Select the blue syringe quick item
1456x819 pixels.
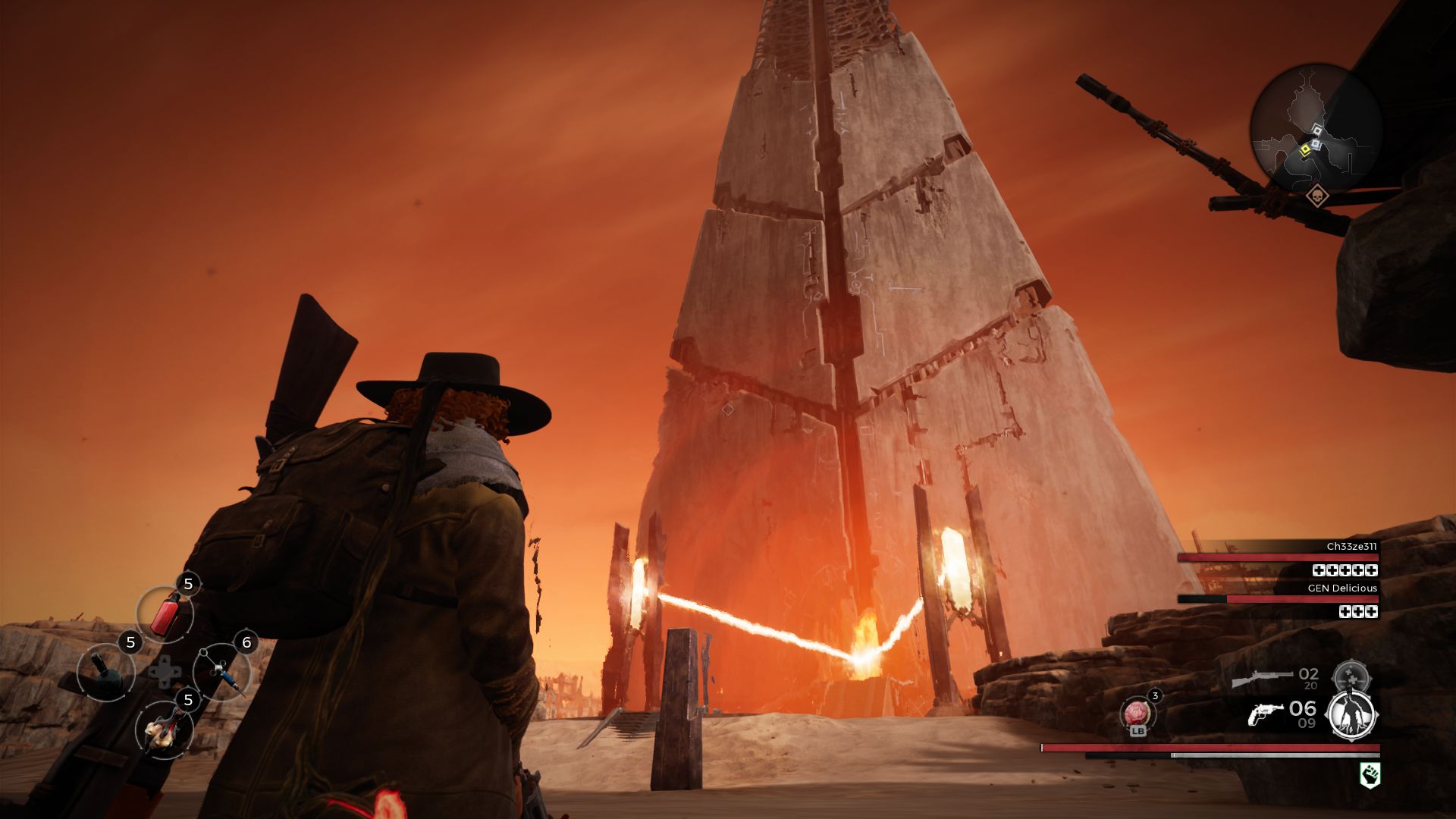[x=222, y=671]
